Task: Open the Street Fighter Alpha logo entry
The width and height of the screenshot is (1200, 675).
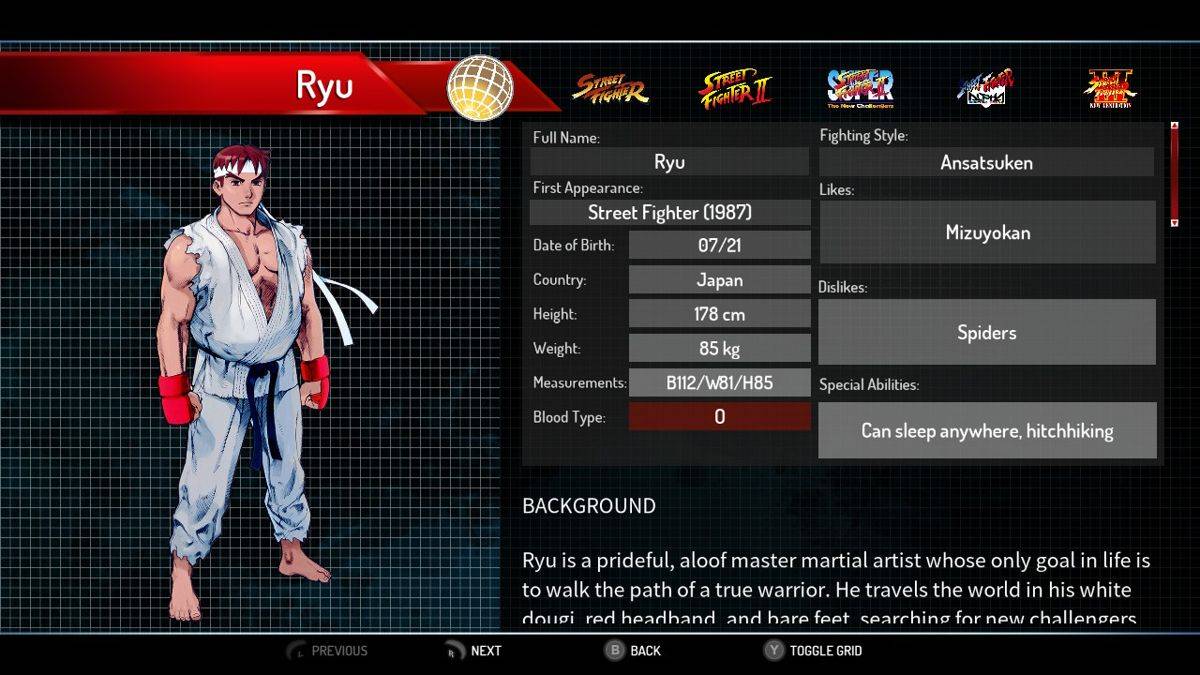Action: [986, 88]
